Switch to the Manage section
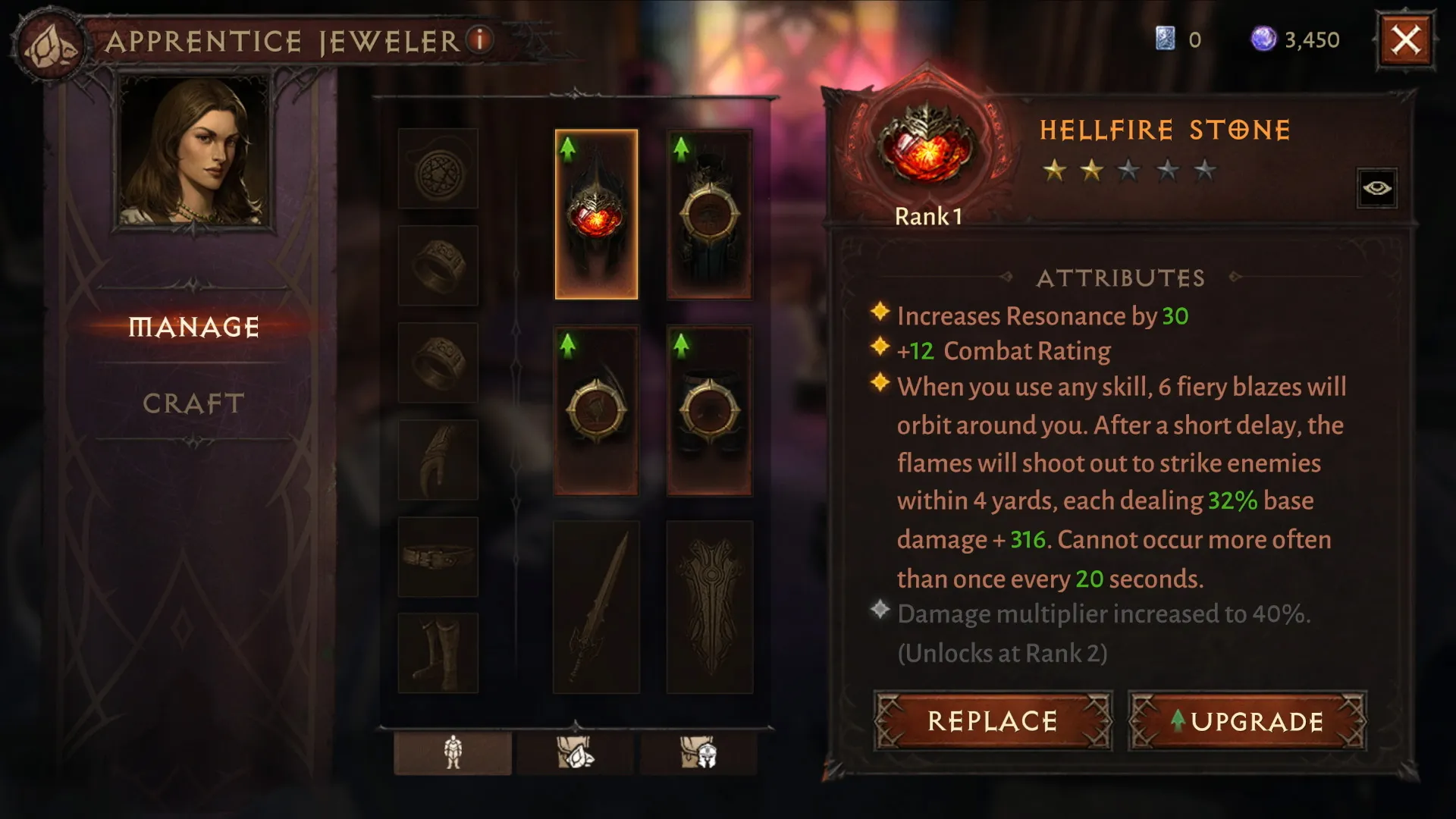1456x819 pixels. (x=194, y=327)
